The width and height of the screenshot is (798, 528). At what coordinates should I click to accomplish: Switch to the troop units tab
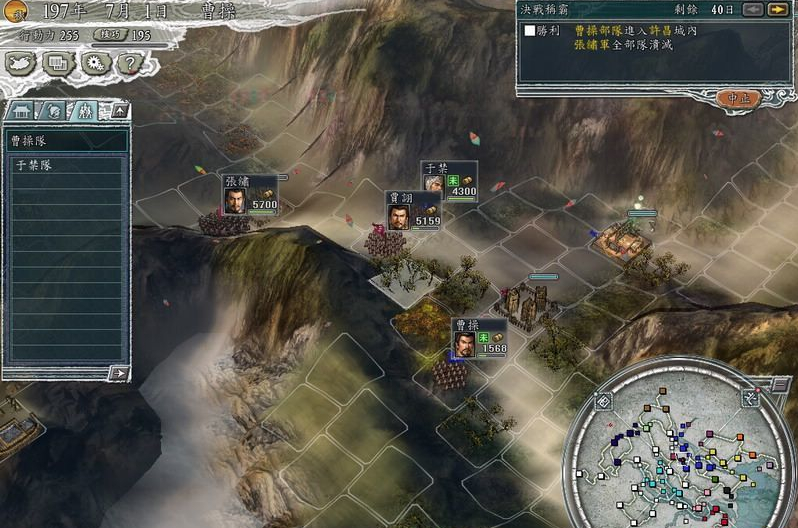[x=84, y=111]
